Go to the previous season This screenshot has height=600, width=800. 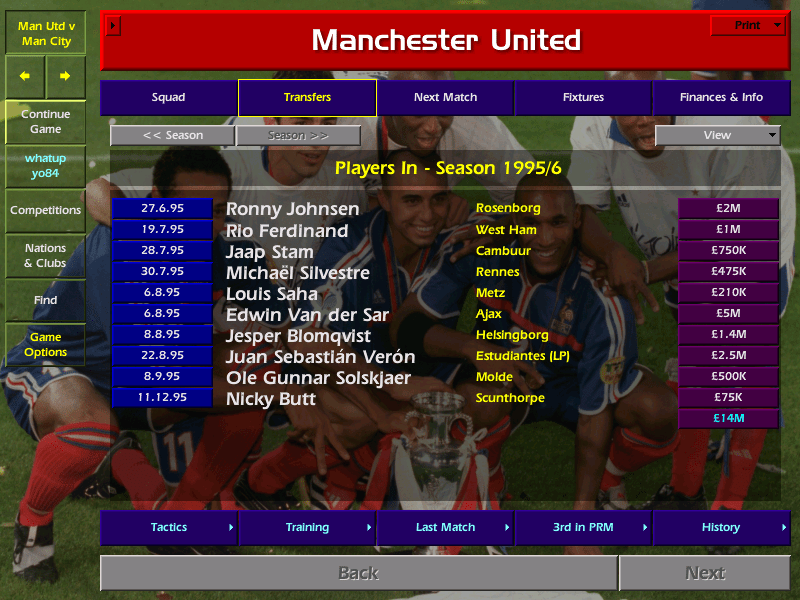pyautogui.click(x=172, y=136)
